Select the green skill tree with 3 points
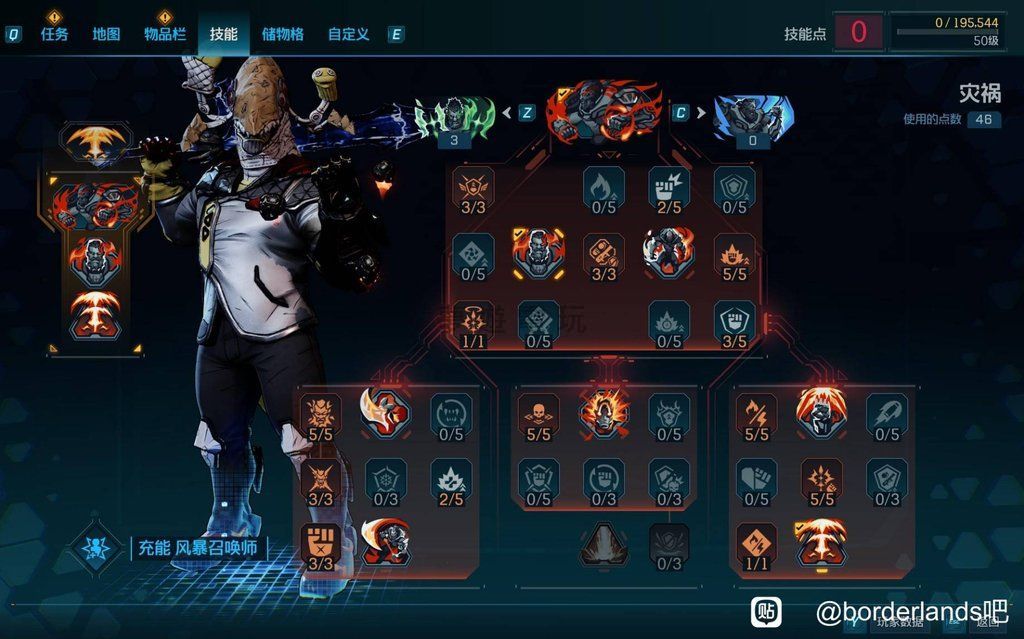The image size is (1024, 639). coord(454,117)
